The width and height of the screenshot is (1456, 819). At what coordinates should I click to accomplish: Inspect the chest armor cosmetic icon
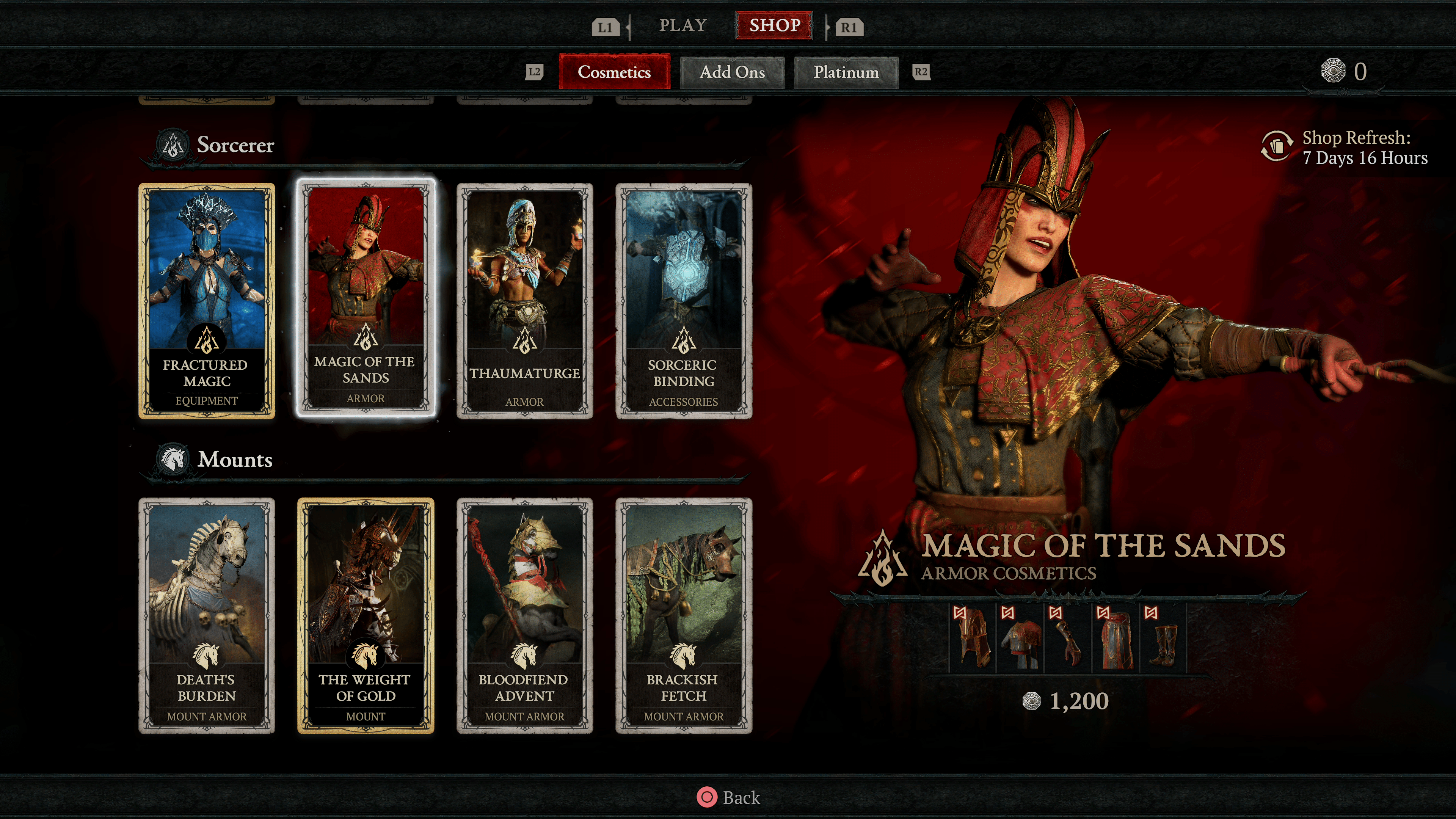coord(1020,639)
